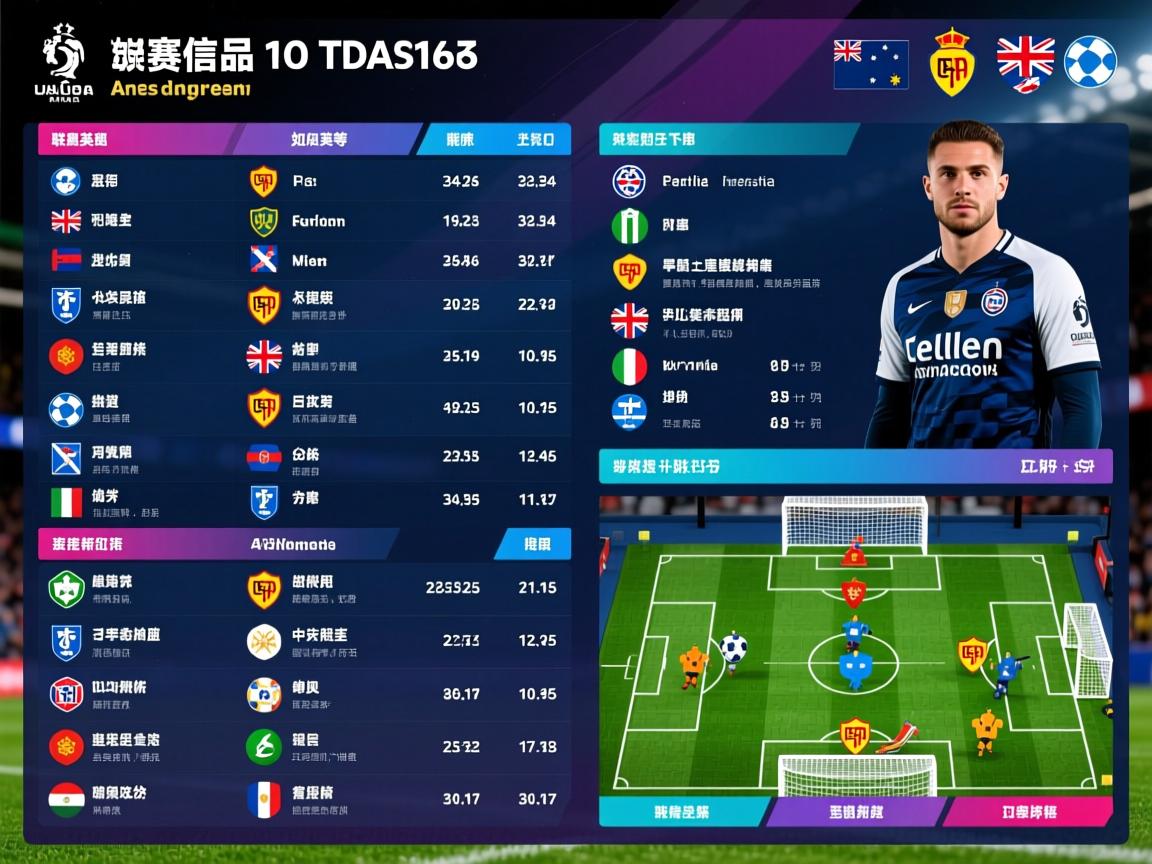1152x864 pixels.
Task: Switch to the purple tab under the pitch
Action: click(855, 812)
